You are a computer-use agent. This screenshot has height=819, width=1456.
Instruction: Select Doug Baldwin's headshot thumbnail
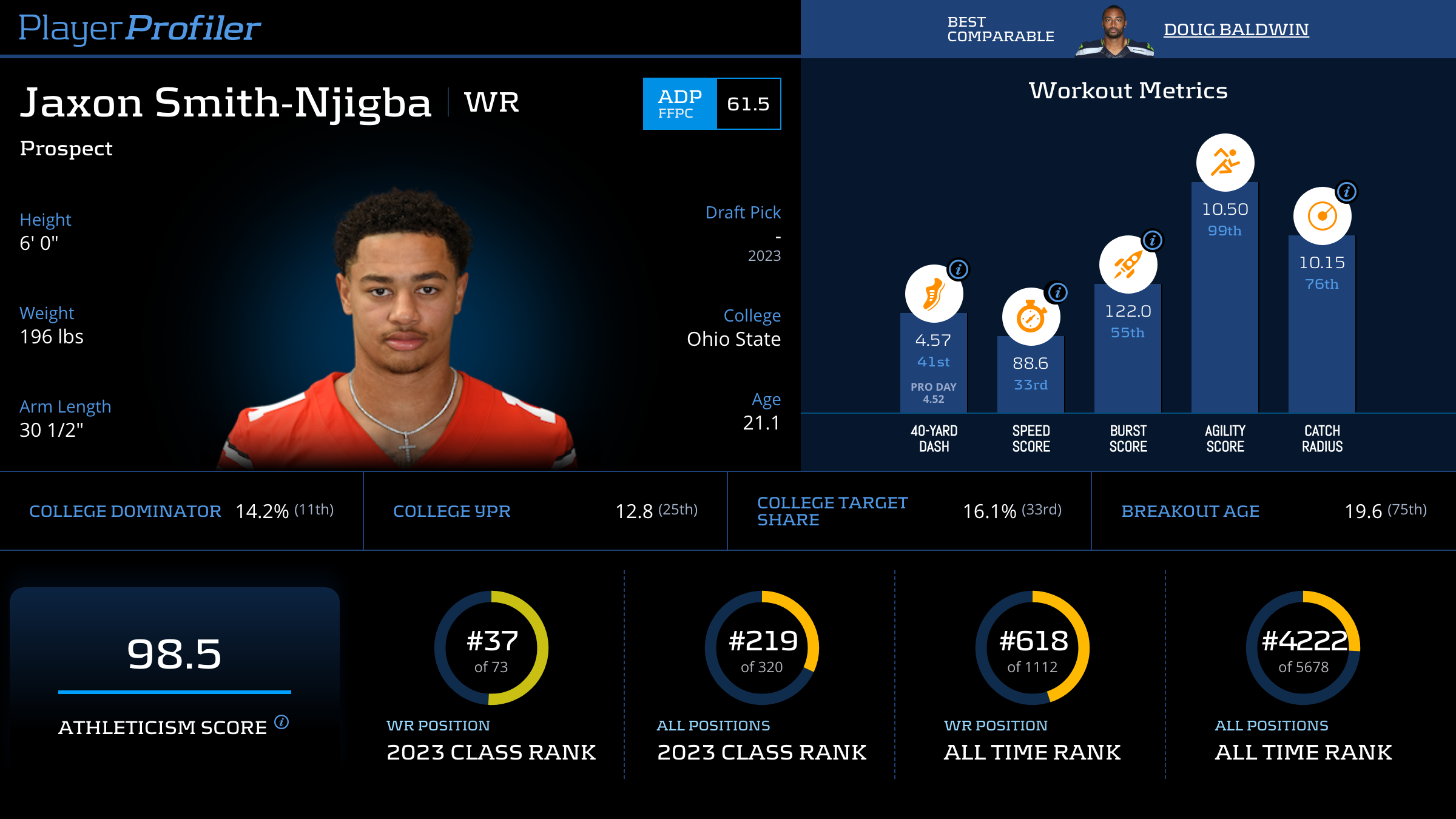click(x=1114, y=32)
